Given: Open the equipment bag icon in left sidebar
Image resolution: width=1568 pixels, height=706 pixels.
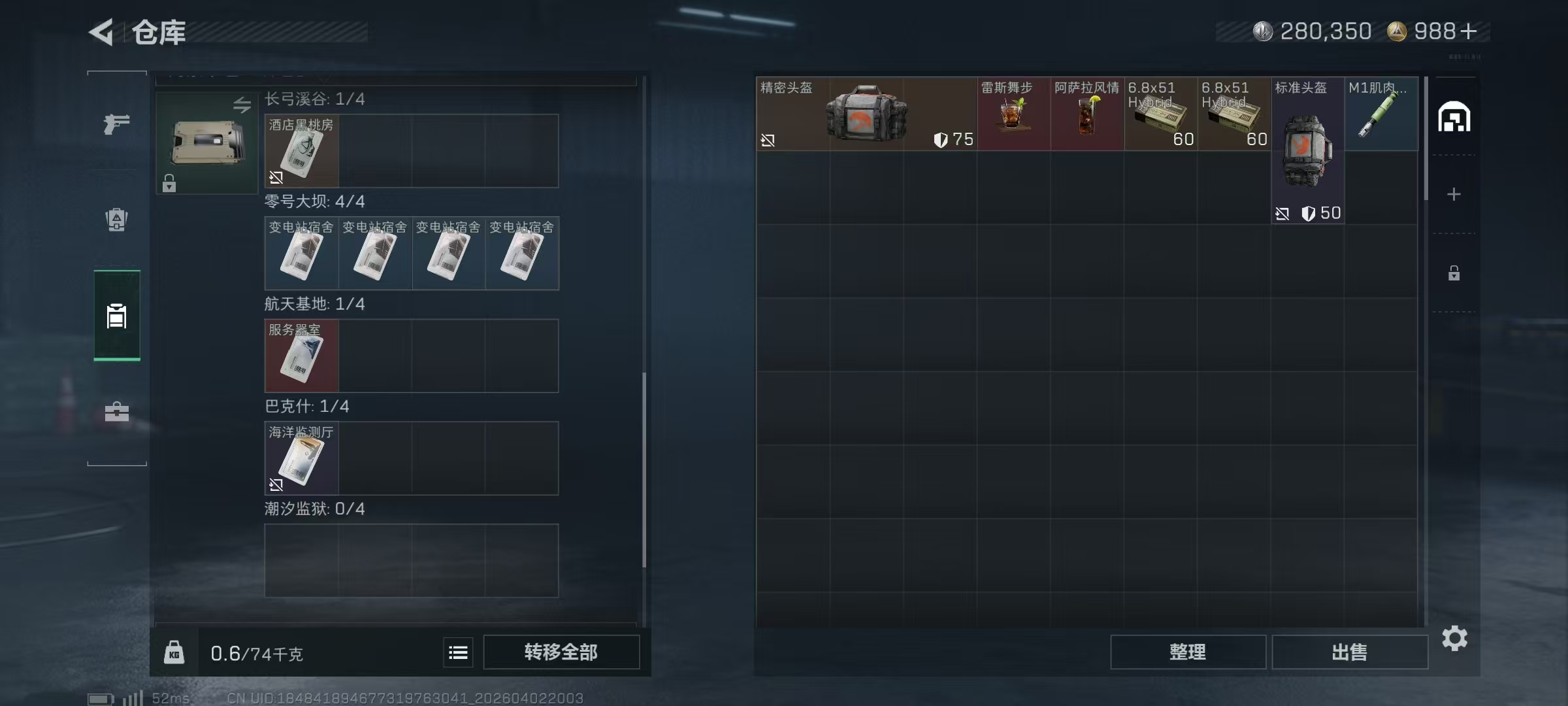Looking at the screenshot, I should pos(116,220).
